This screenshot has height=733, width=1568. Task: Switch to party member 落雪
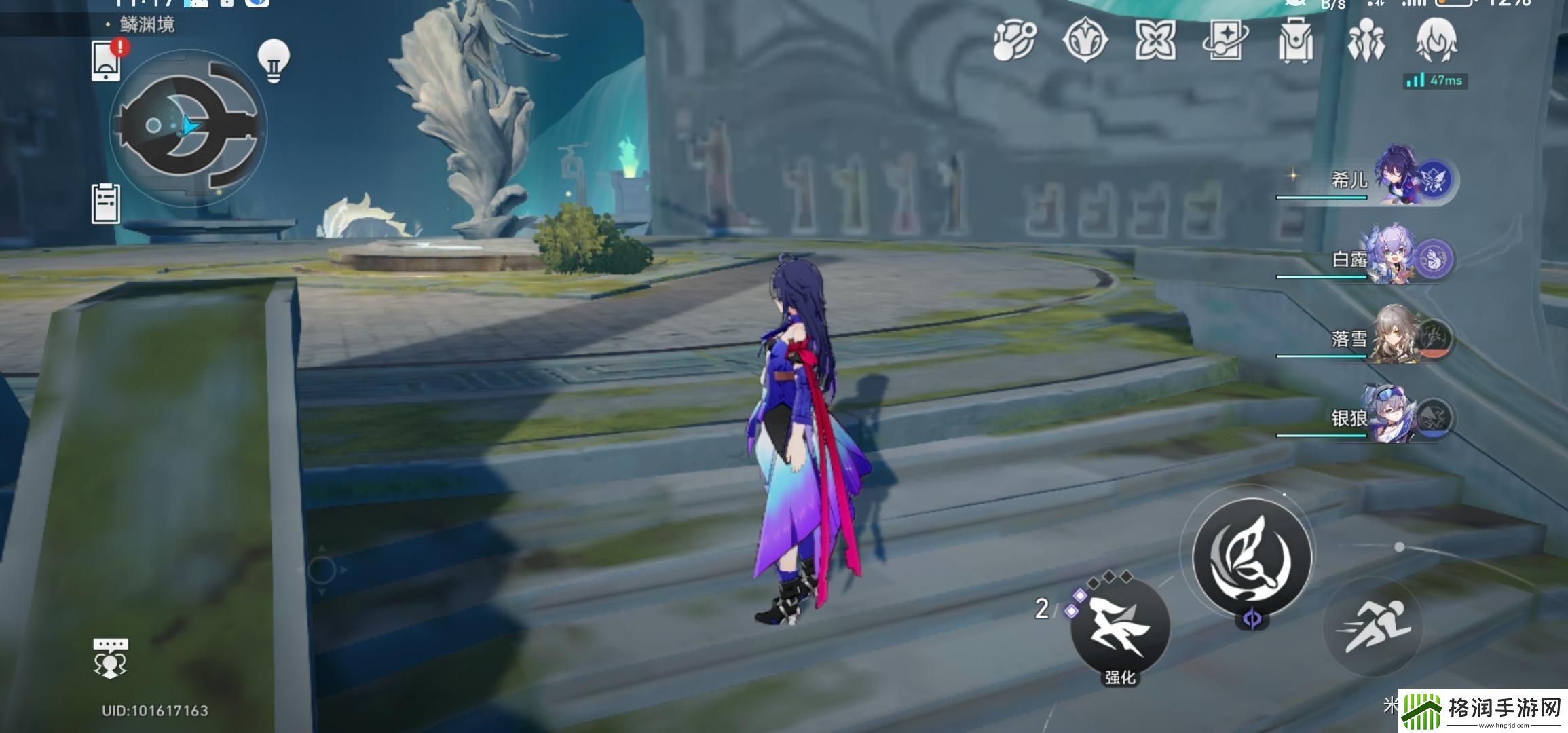(1398, 339)
